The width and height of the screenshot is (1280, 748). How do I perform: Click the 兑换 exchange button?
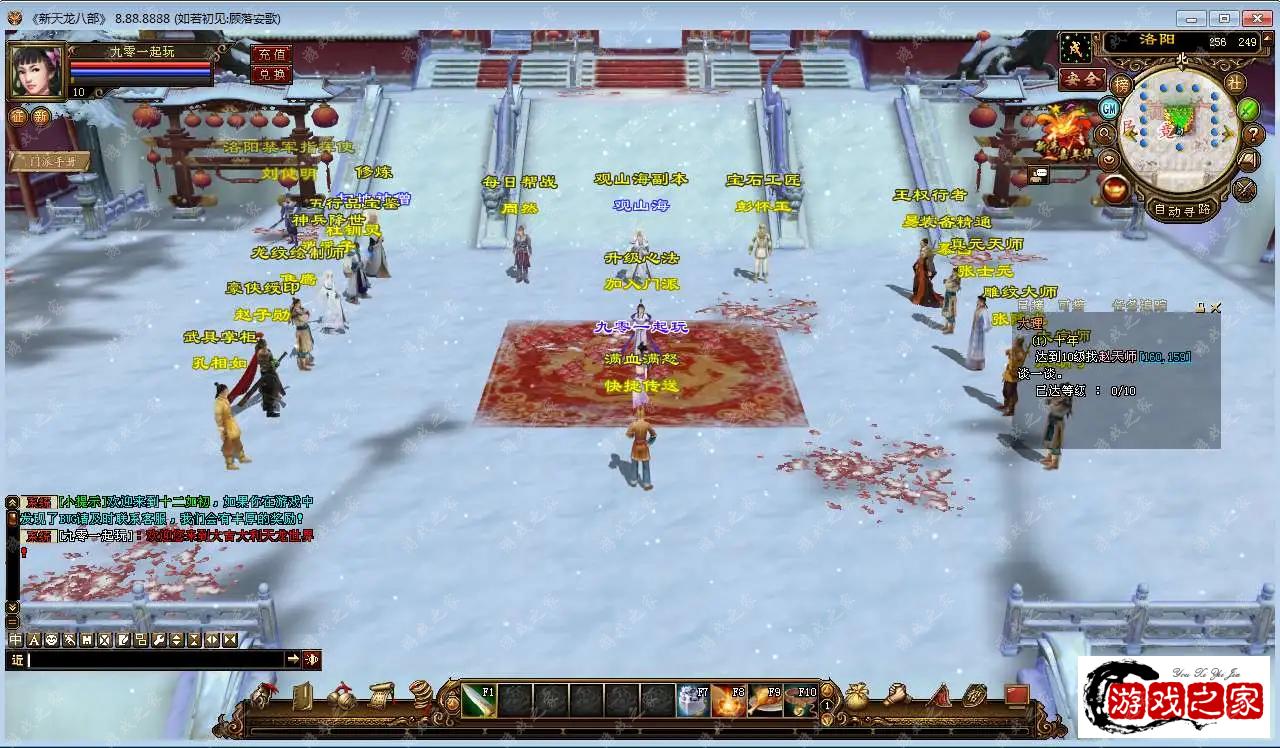tap(271, 74)
